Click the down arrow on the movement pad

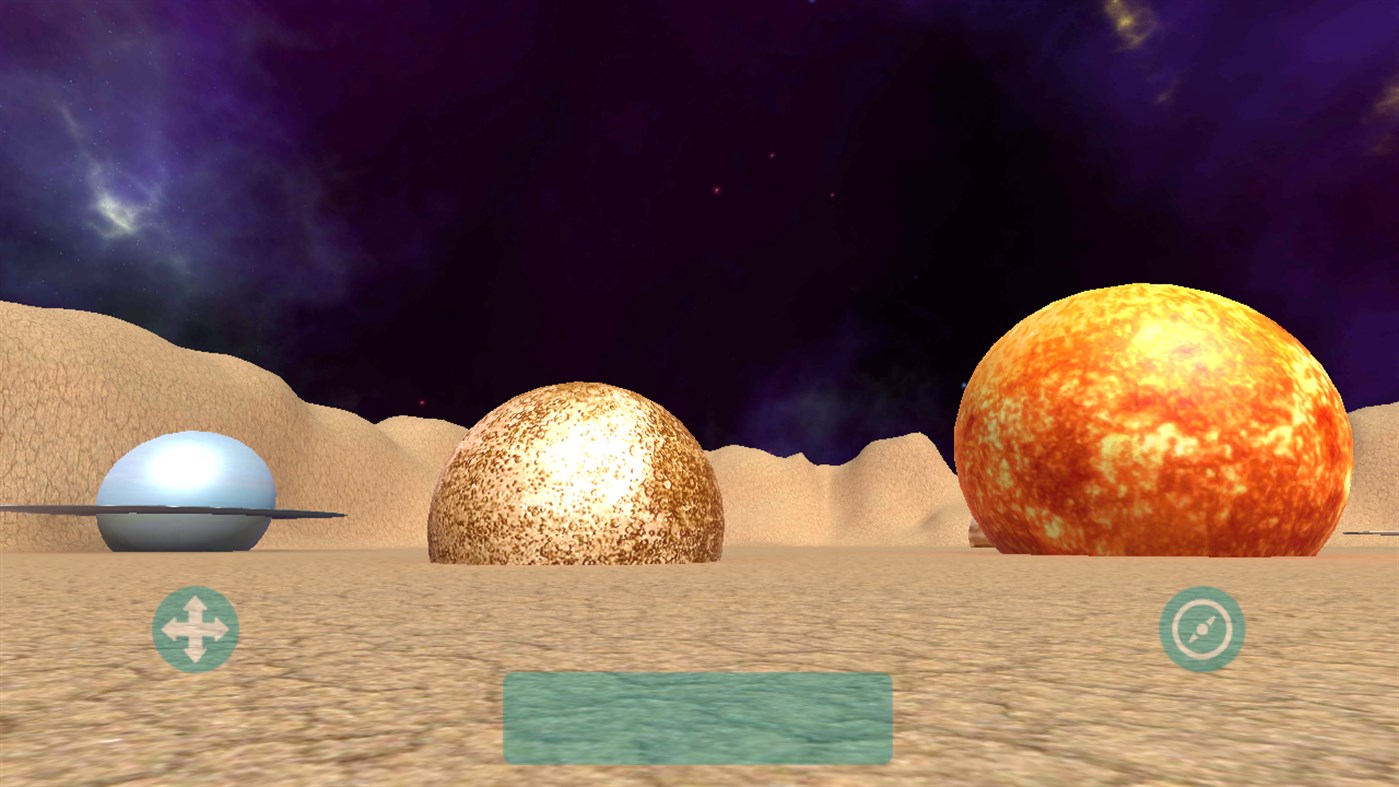pos(196,654)
